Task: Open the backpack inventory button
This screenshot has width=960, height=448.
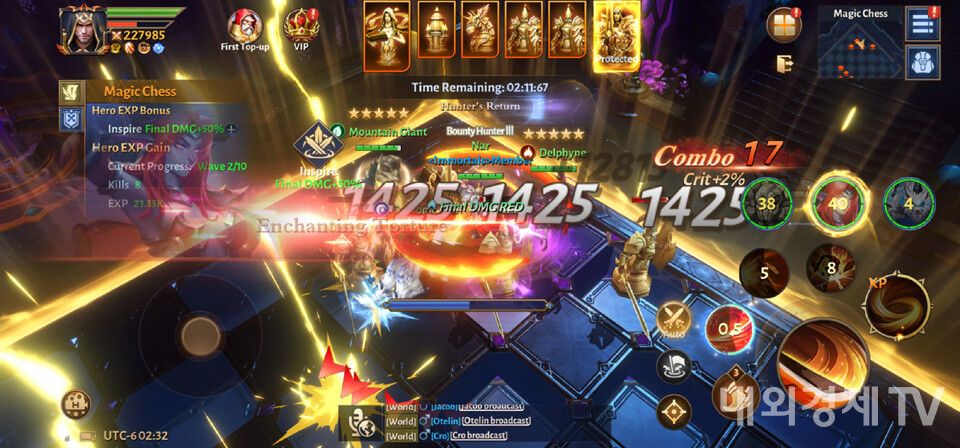Action: 922,62
